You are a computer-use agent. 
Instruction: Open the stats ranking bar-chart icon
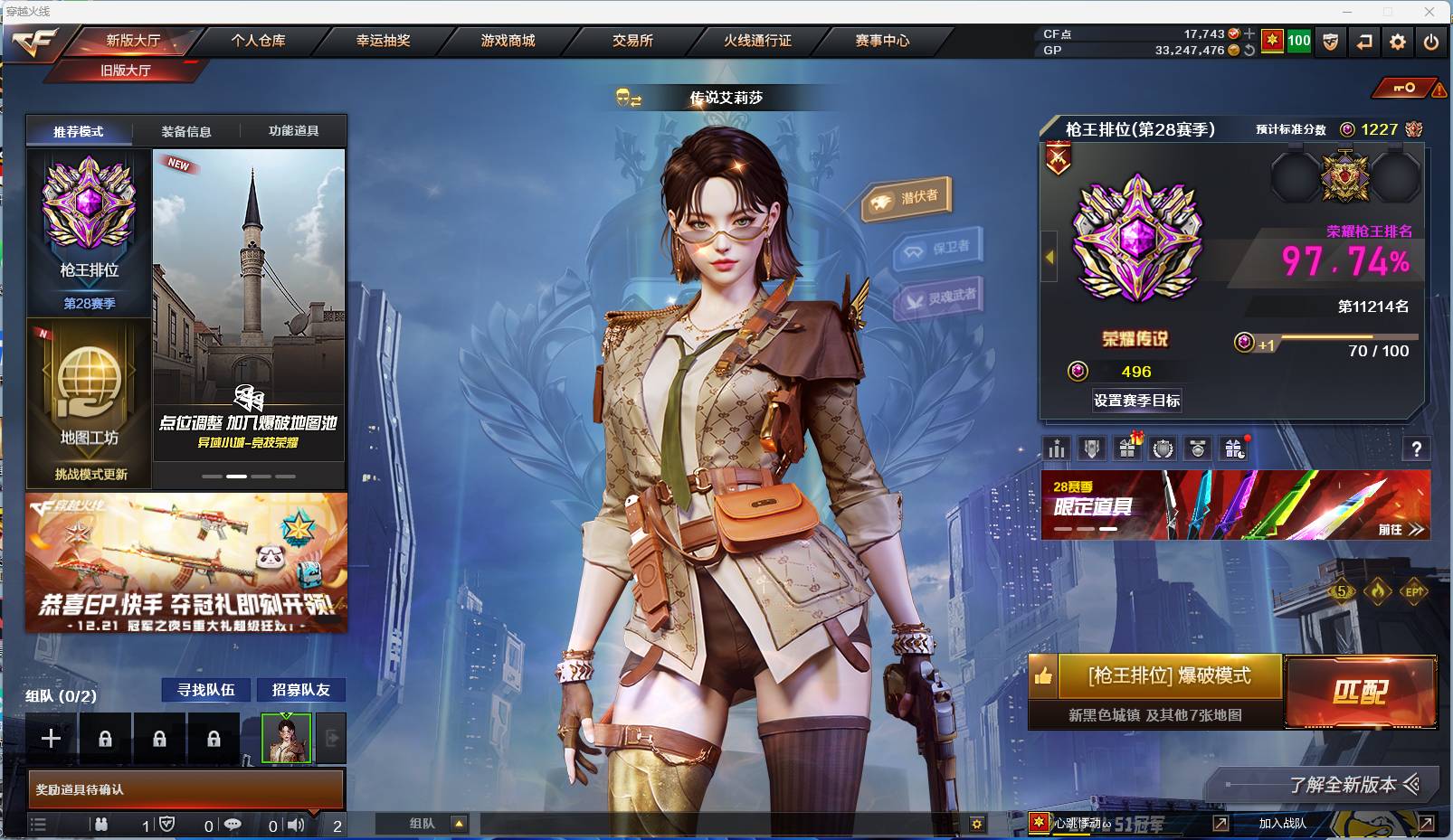pyautogui.click(x=1056, y=448)
